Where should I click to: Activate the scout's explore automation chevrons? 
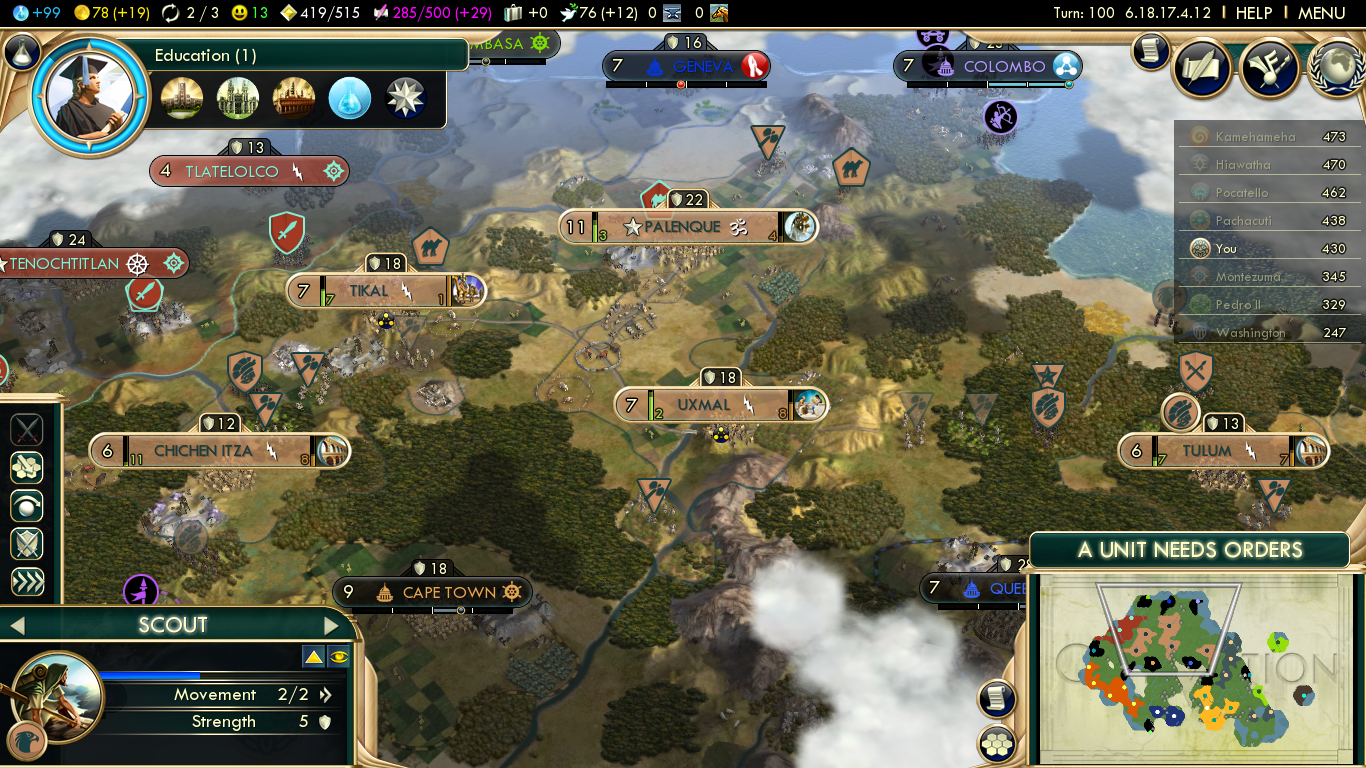pos(27,581)
